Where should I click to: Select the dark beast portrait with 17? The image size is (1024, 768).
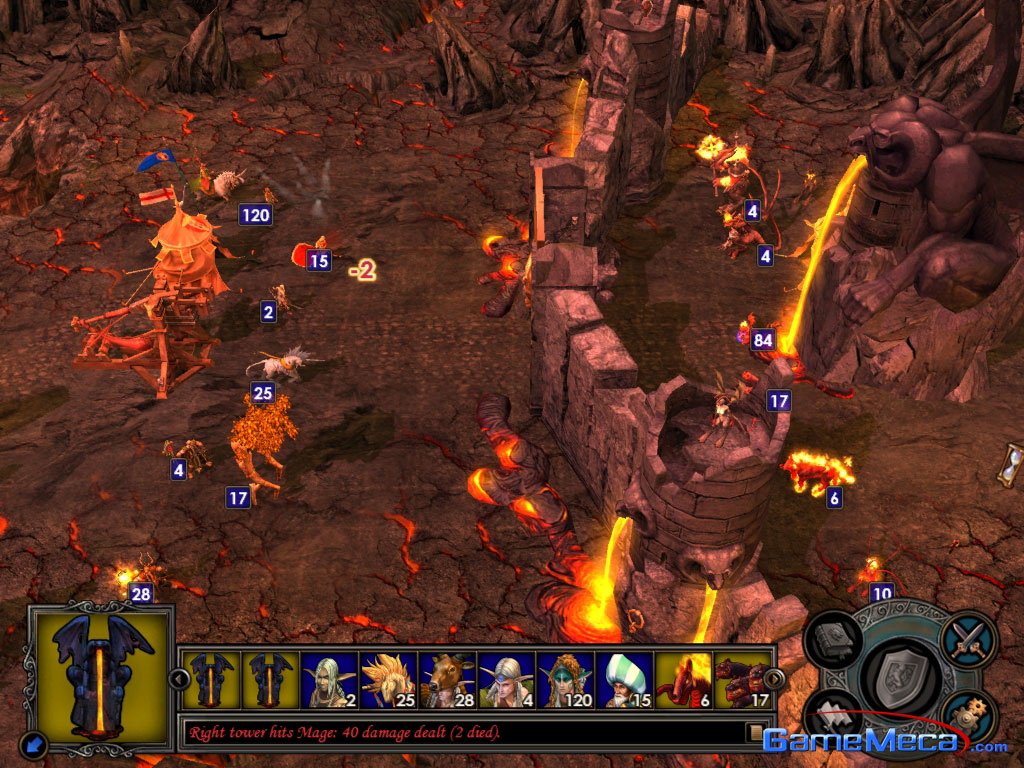[742, 680]
